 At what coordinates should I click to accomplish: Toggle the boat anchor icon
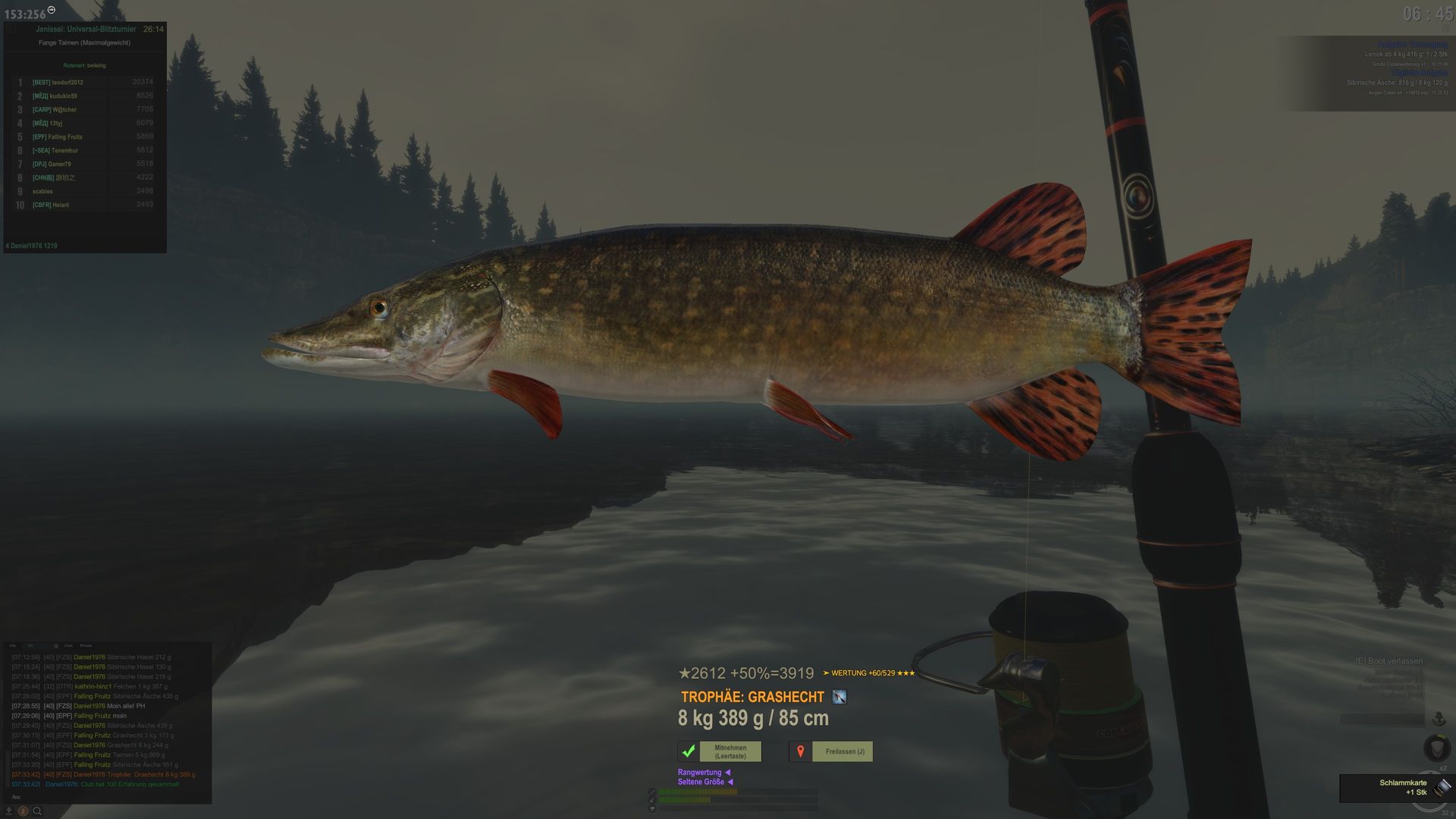[1439, 719]
